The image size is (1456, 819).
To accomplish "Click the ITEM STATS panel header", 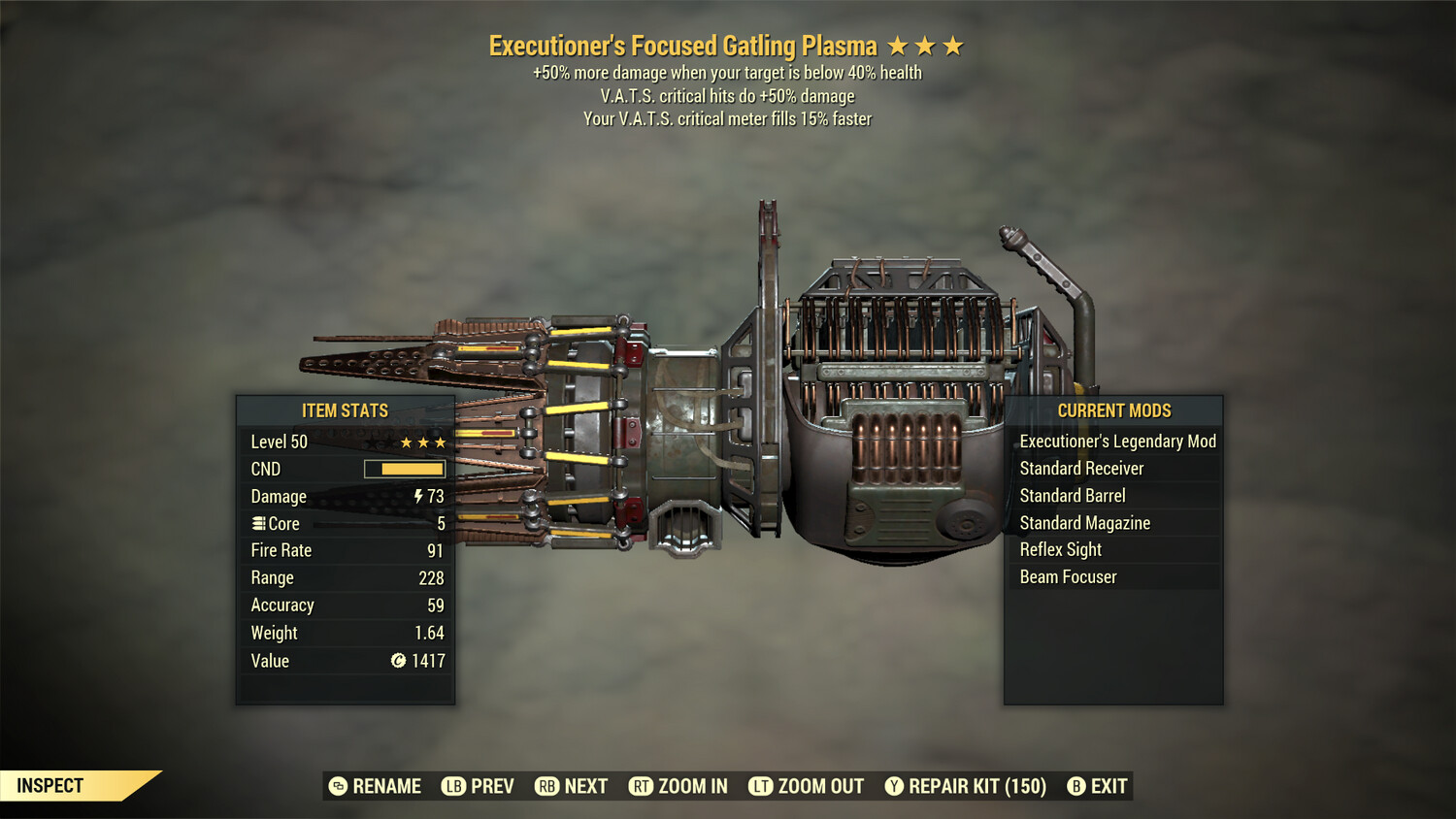I will (346, 410).
